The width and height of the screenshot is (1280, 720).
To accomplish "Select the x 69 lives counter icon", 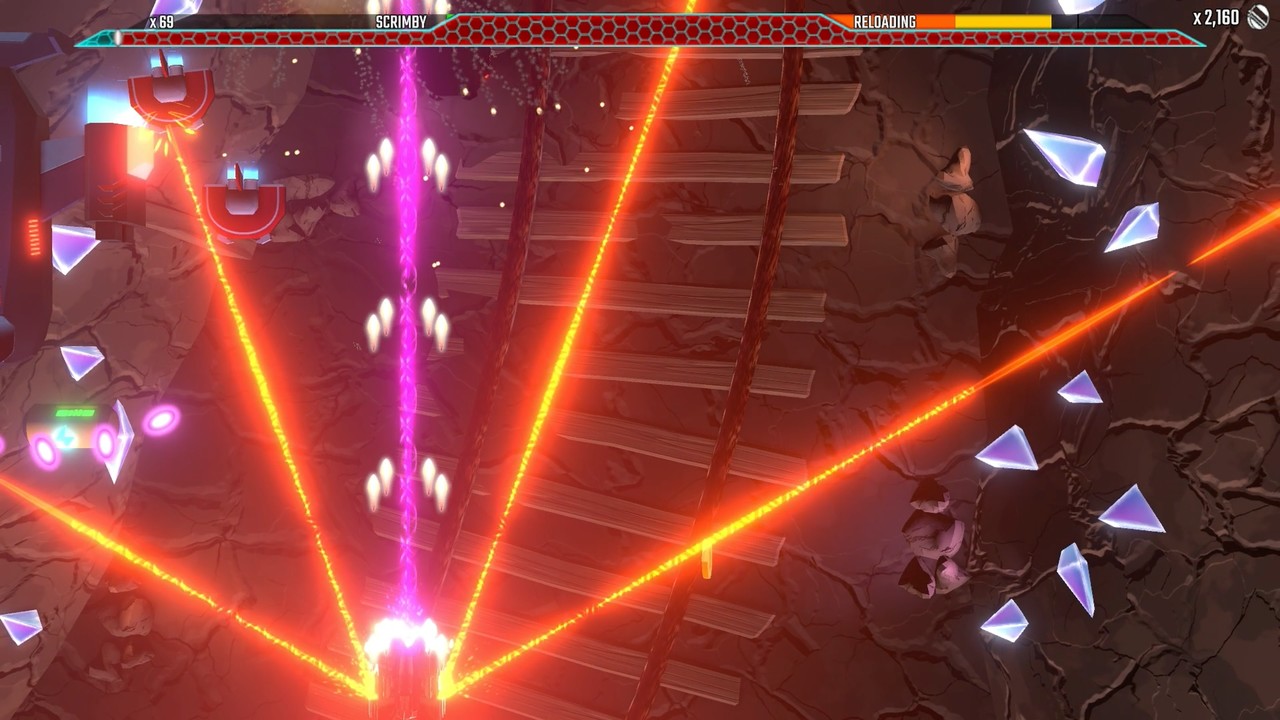I will [158, 19].
